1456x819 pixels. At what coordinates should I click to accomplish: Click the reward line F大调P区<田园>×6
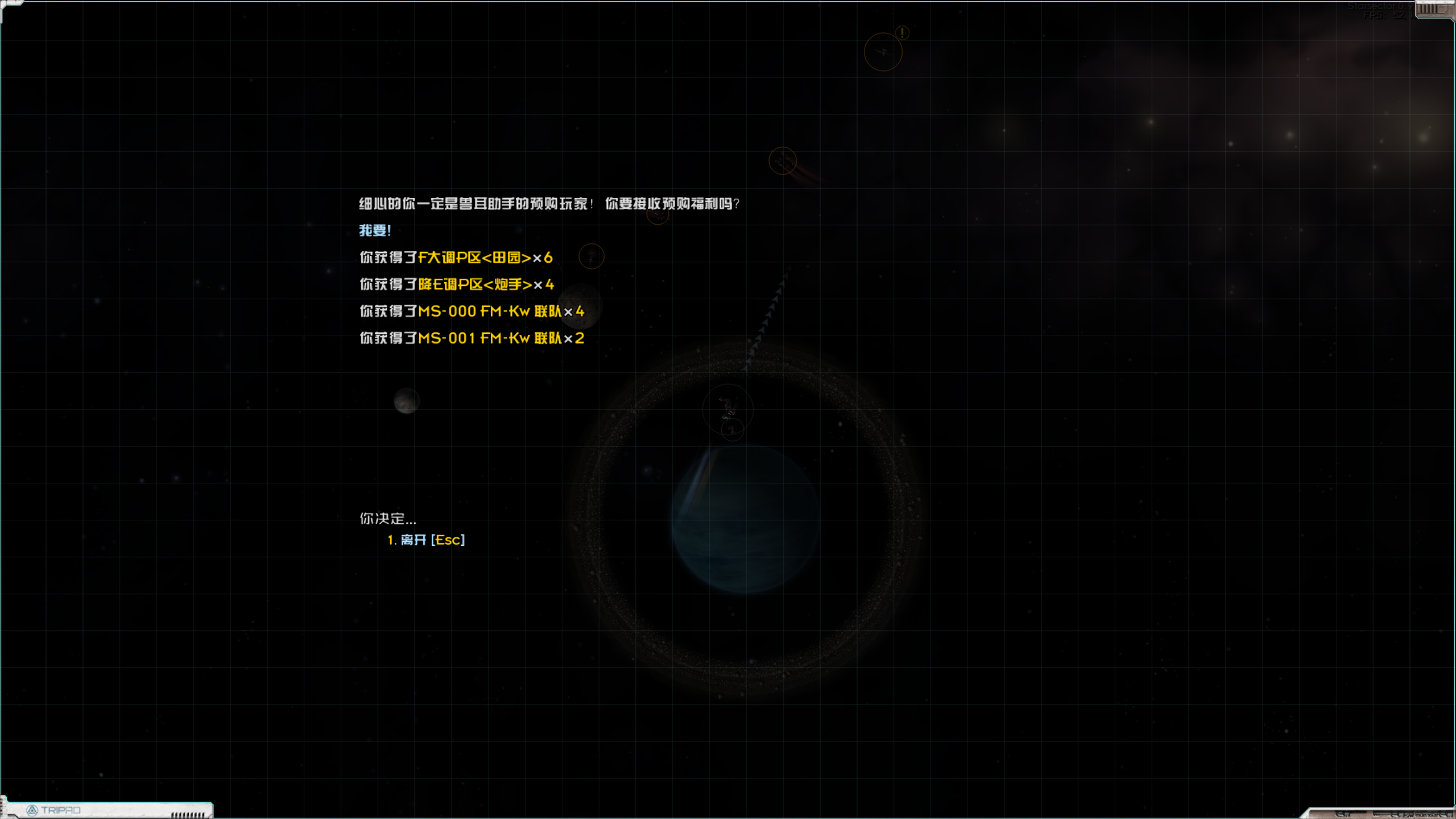coord(455,257)
